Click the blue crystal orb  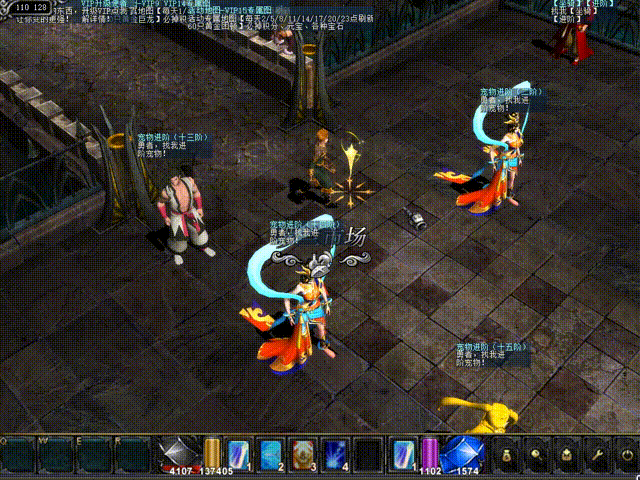pyautogui.click(x=463, y=453)
